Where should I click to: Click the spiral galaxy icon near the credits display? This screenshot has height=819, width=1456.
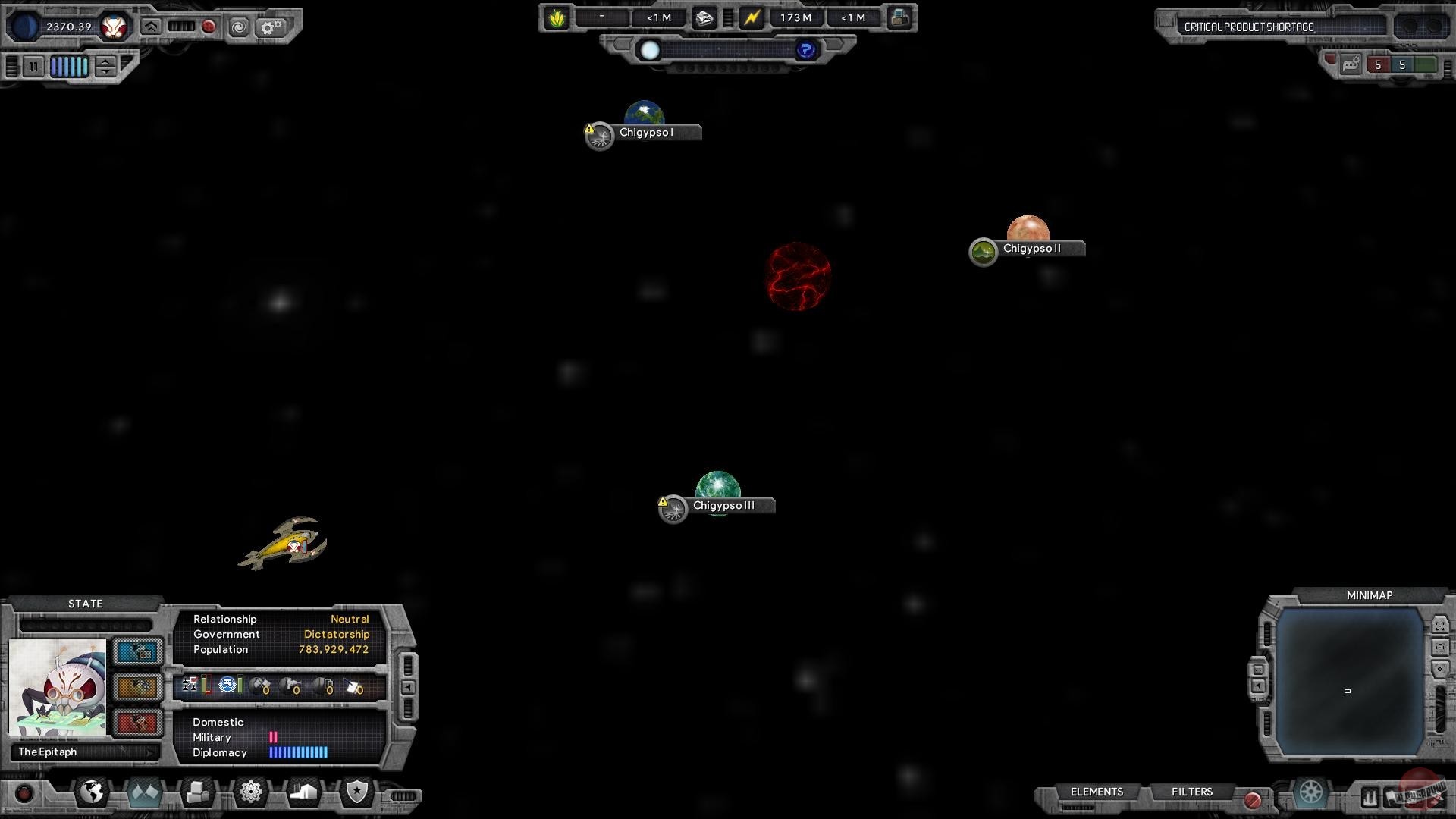coord(240,27)
